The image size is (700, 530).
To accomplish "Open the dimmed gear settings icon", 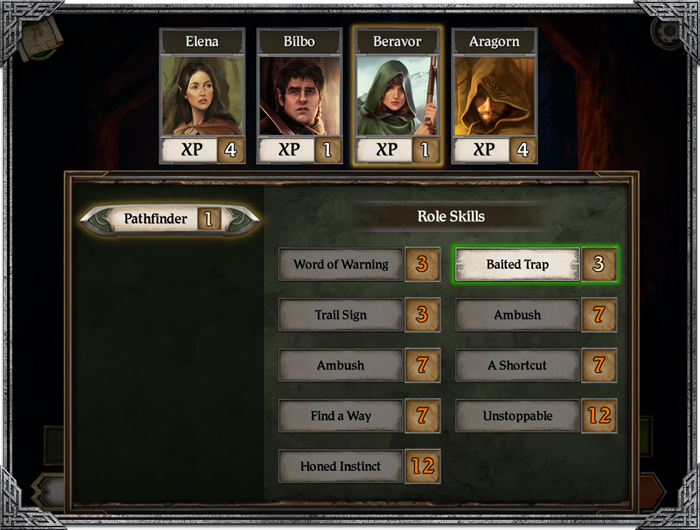I will coord(665,32).
